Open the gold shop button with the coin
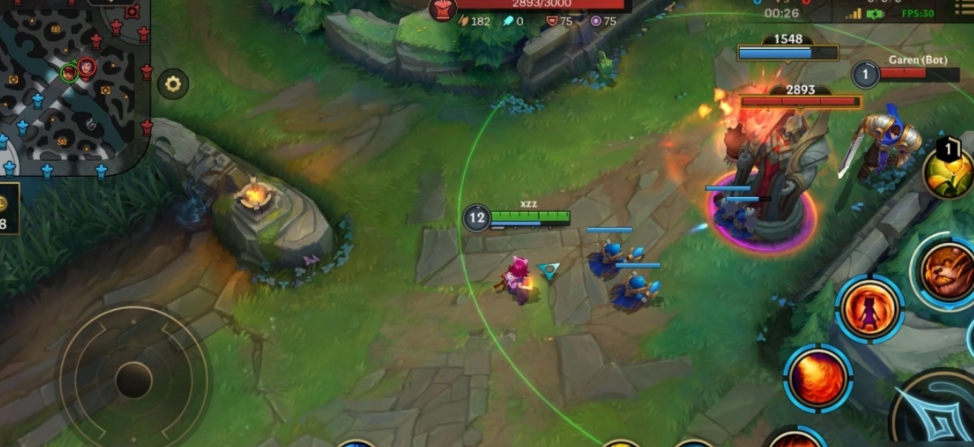Screen dimensions: 974x447 5,211
